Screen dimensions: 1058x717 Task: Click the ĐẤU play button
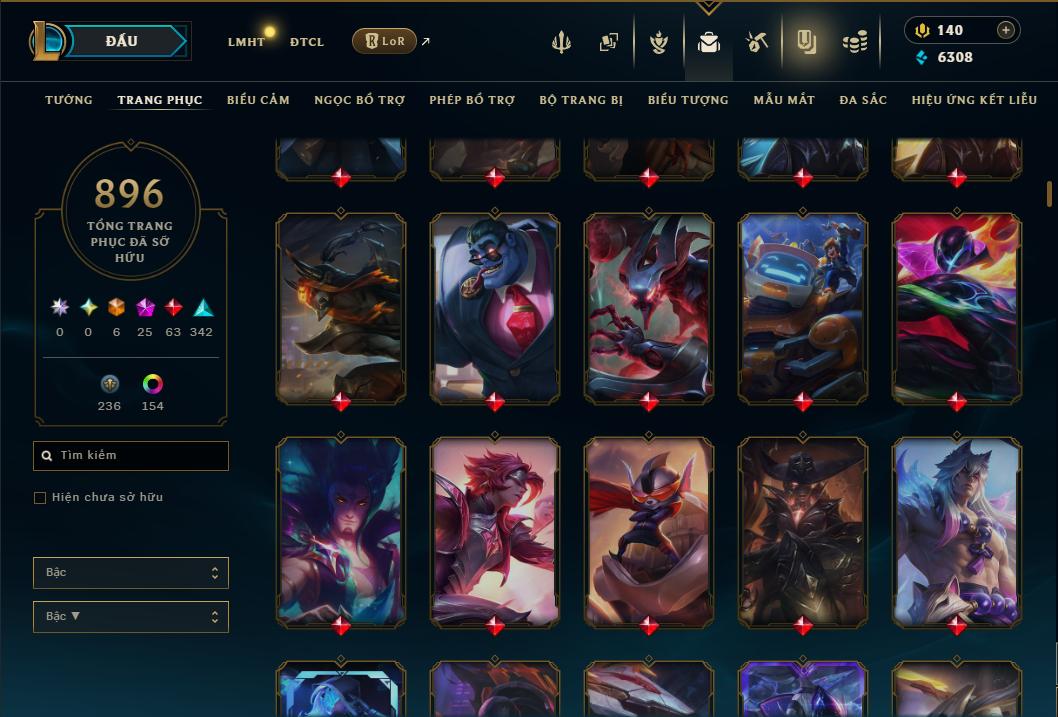(121, 41)
